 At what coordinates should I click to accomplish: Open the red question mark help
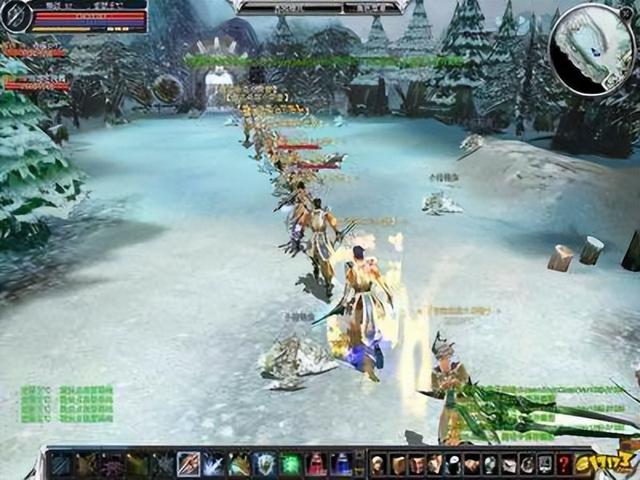(563, 464)
